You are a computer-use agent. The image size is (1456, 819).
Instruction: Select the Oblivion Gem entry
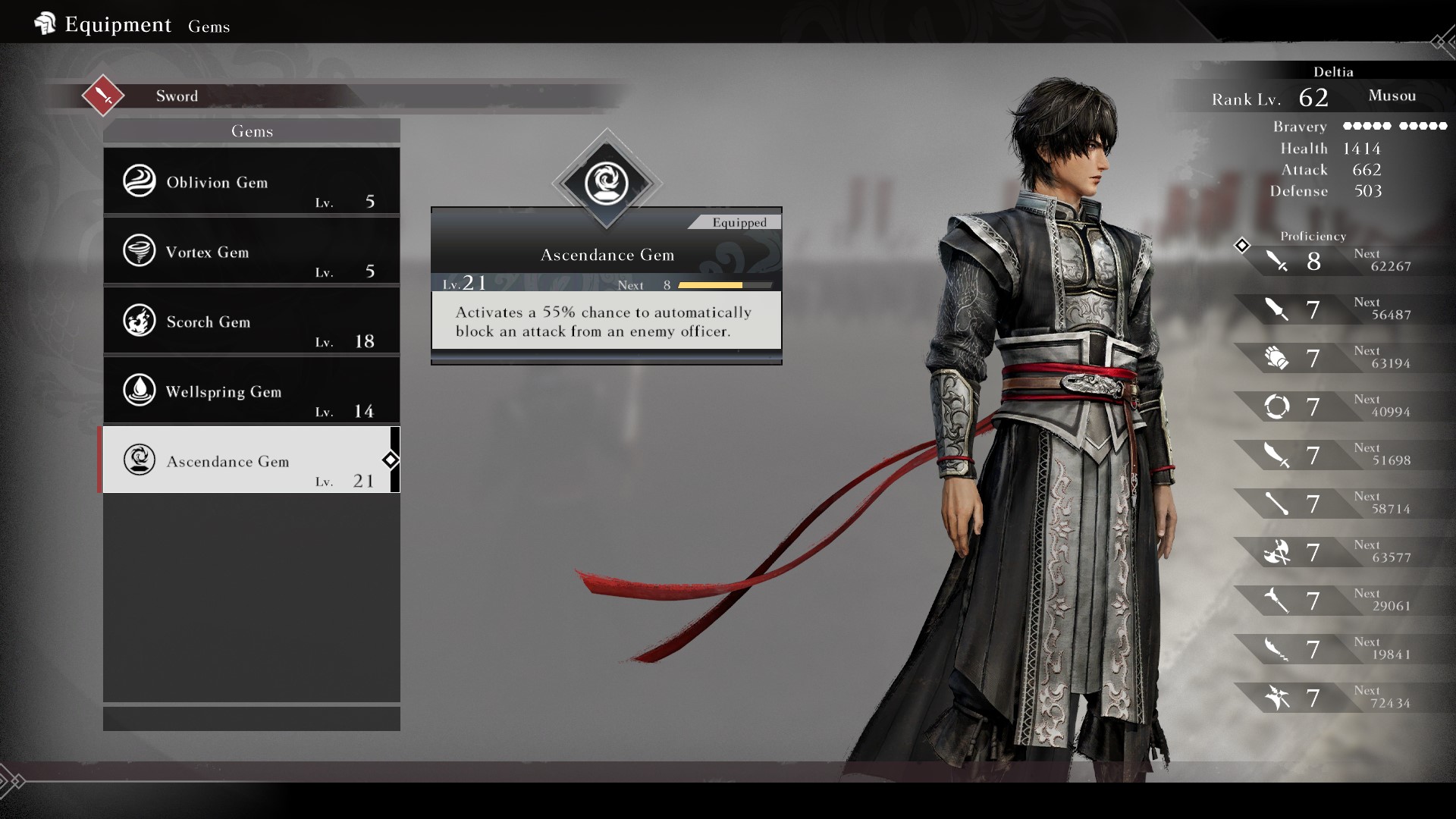pyautogui.click(x=251, y=182)
